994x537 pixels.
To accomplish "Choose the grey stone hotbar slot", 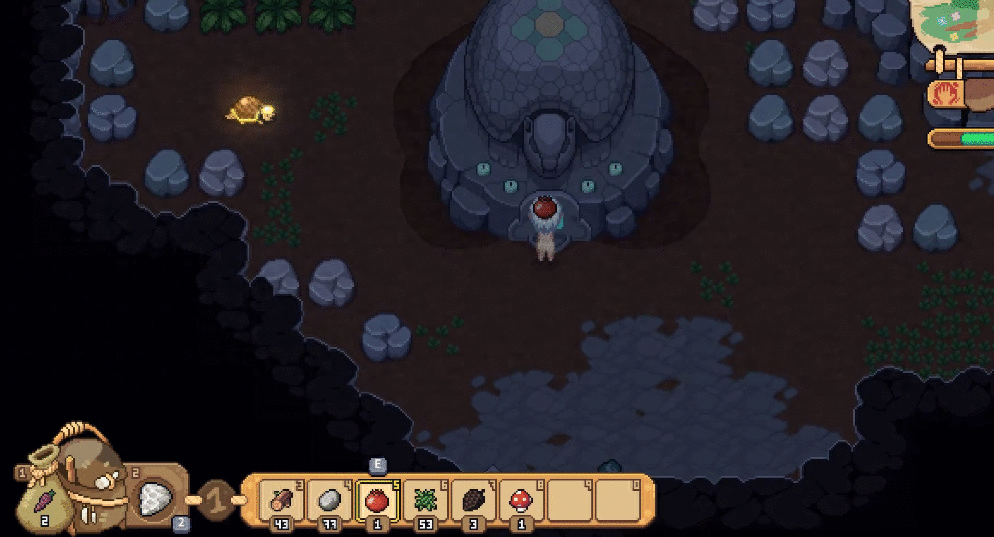I will coord(330,498).
